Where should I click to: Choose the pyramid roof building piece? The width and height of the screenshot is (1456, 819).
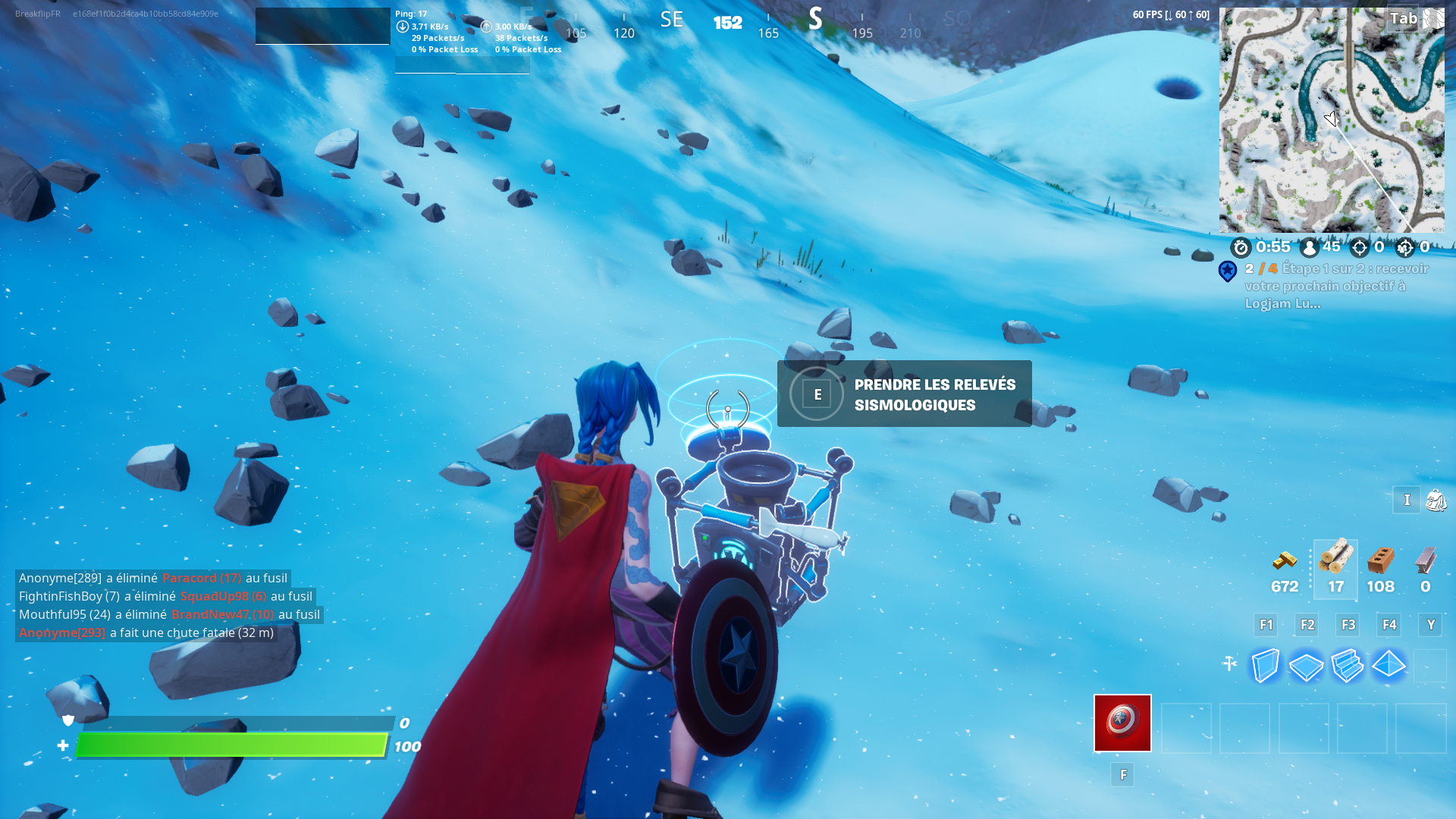coord(1389,664)
